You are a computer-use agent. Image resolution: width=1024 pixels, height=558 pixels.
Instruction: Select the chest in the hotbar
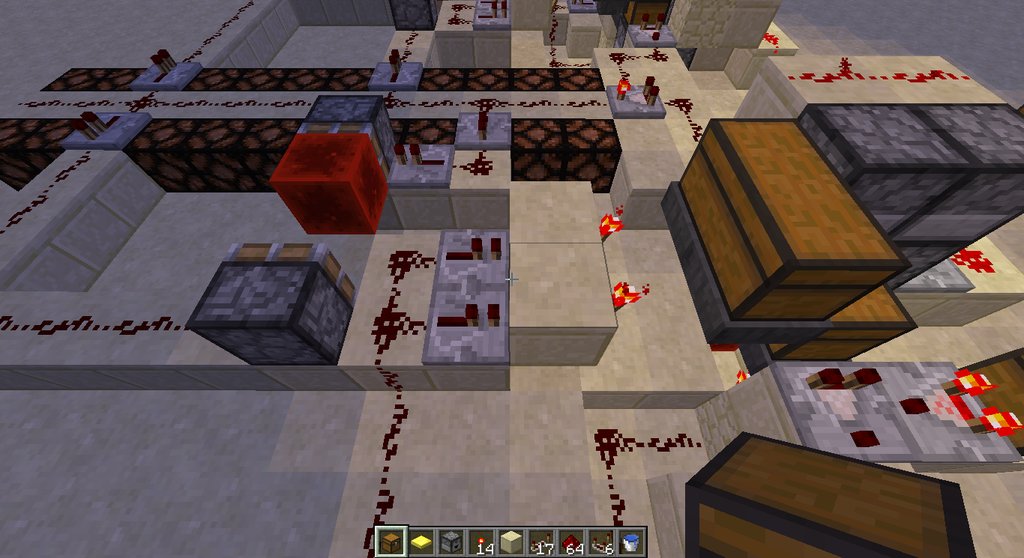[x=391, y=541]
